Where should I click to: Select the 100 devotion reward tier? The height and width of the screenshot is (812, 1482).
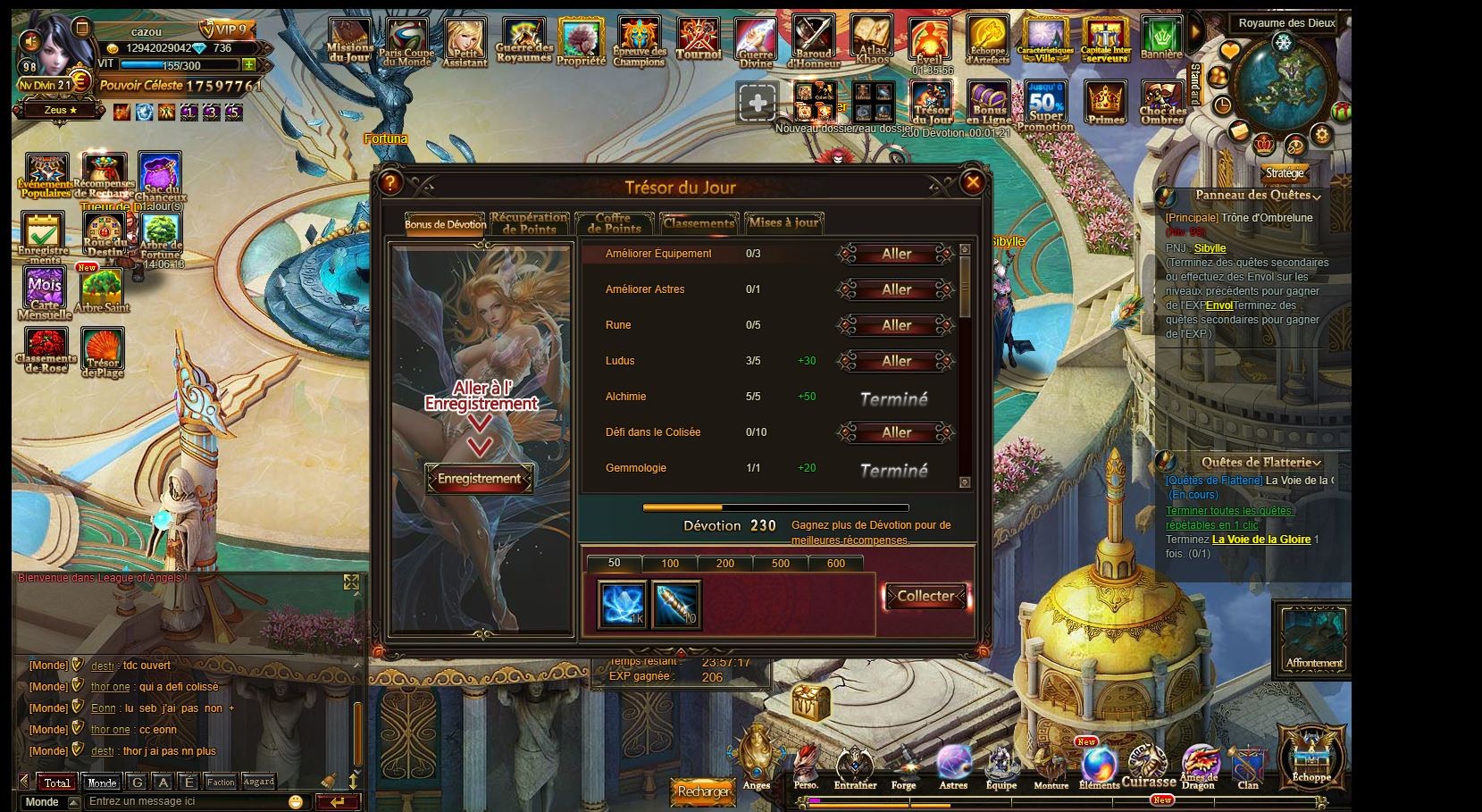click(670, 564)
